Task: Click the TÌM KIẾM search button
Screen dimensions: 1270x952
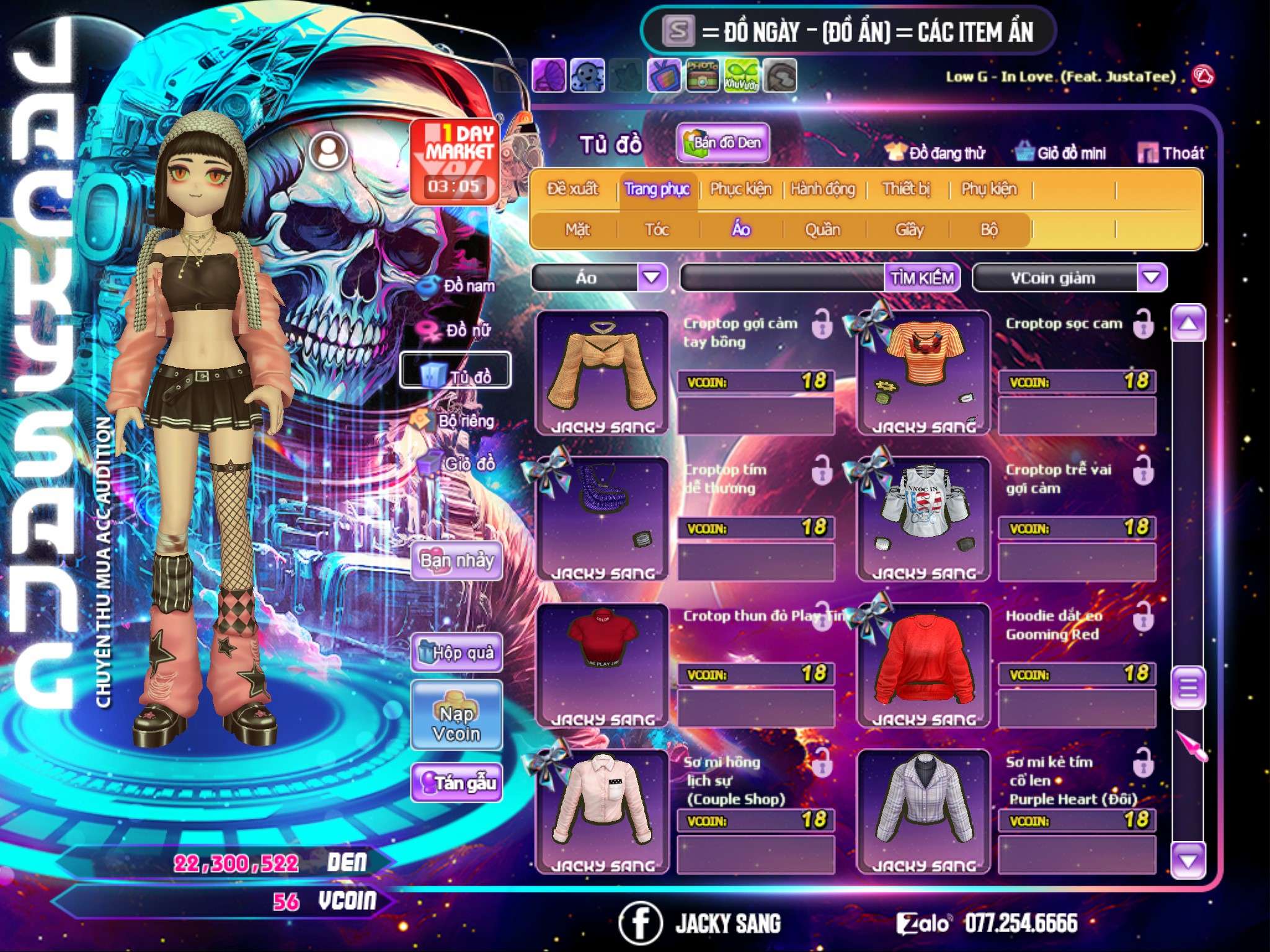Action: coord(922,278)
